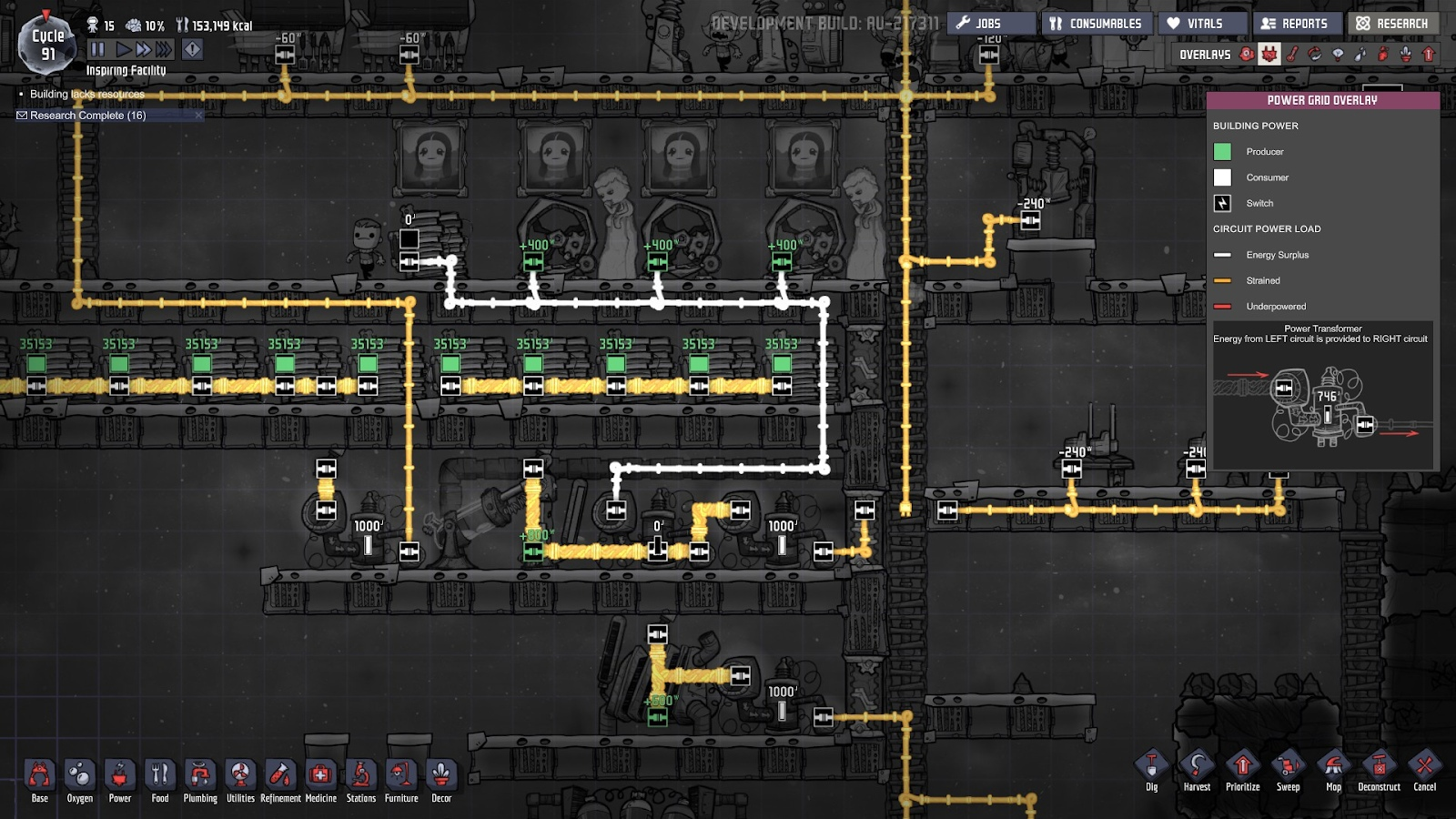Image resolution: width=1456 pixels, height=819 pixels.
Task: Open the Research tree
Action: tap(1392, 24)
